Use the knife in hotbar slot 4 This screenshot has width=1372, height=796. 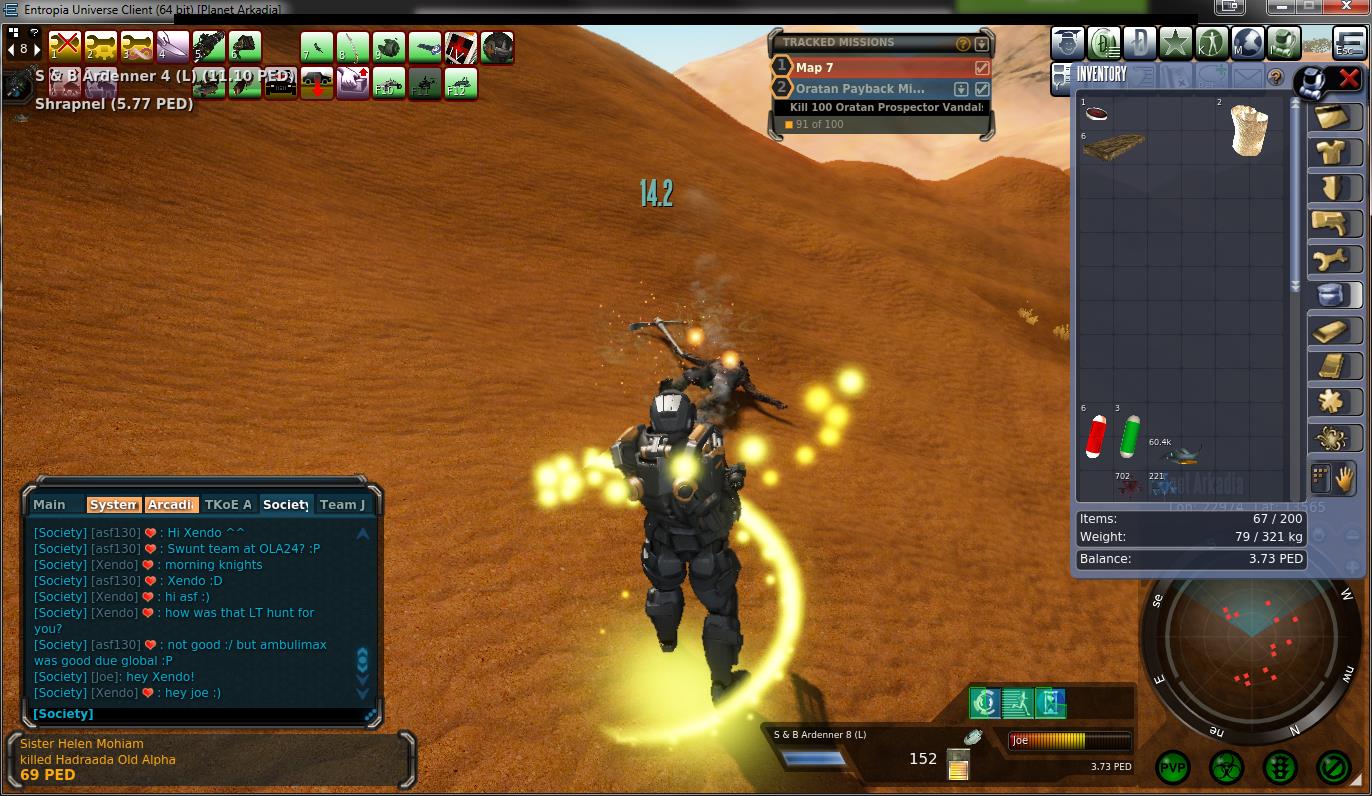(x=172, y=46)
